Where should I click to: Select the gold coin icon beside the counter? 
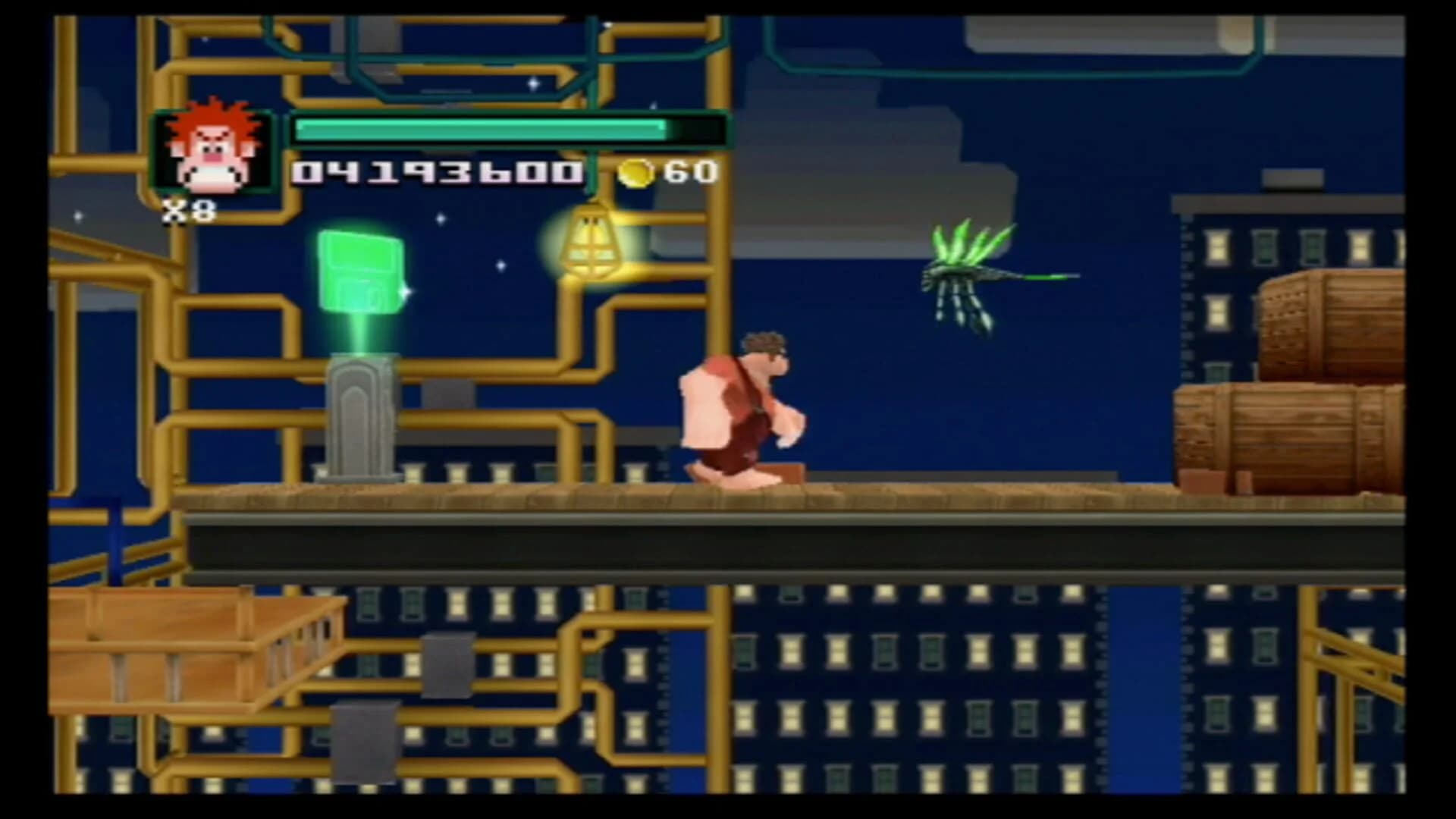pos(637,173)
